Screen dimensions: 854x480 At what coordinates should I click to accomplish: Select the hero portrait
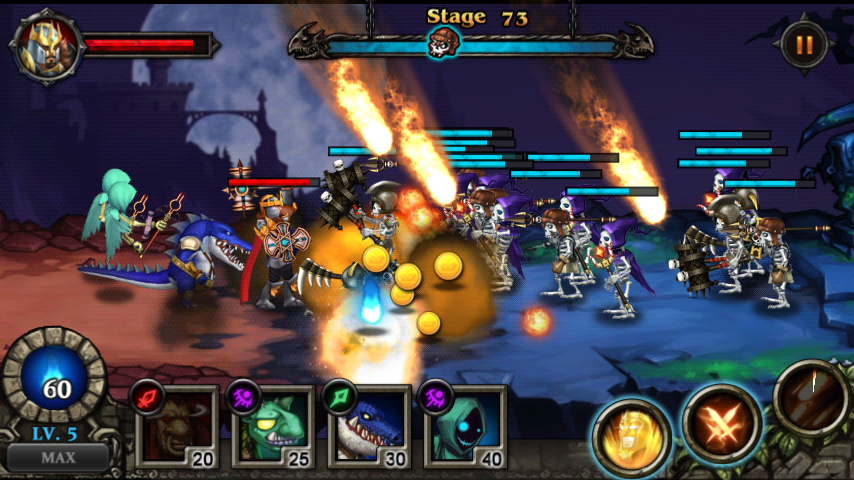pyautogui.click(x=43, y=47)
